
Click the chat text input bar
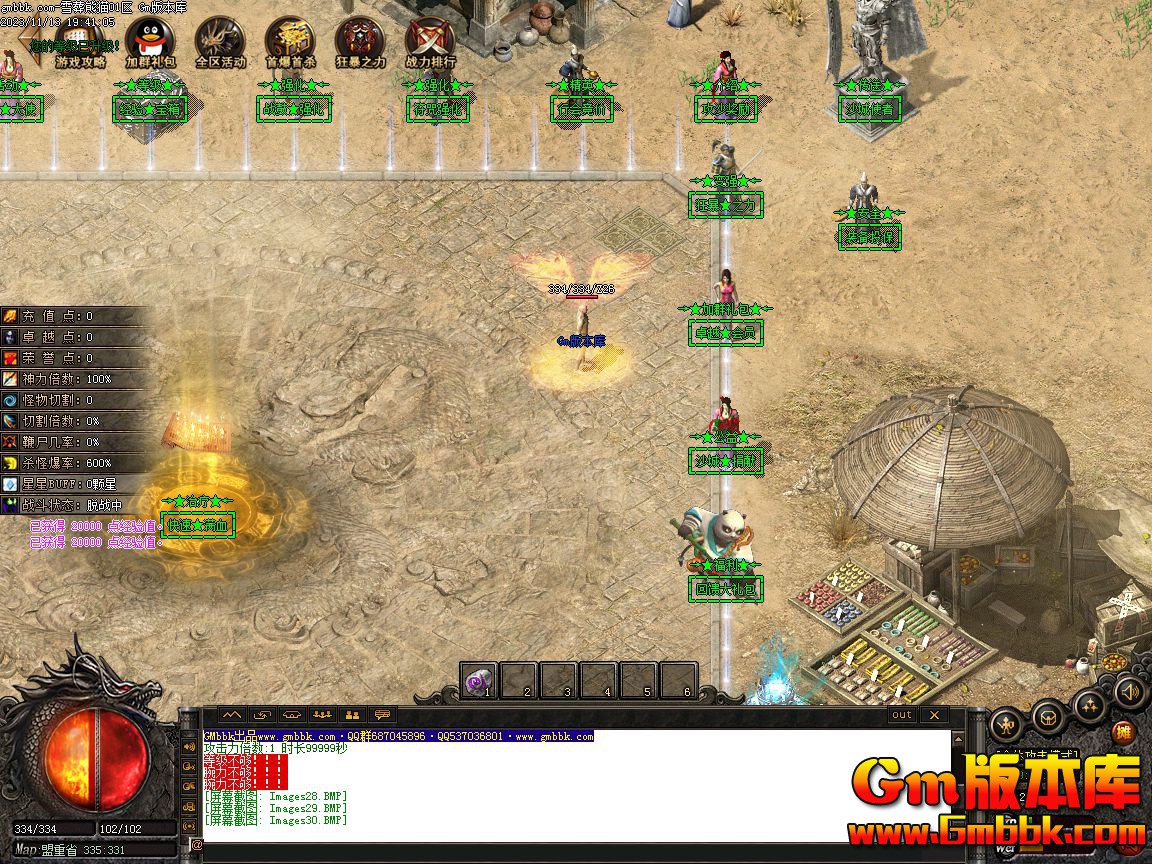(570, 846)
